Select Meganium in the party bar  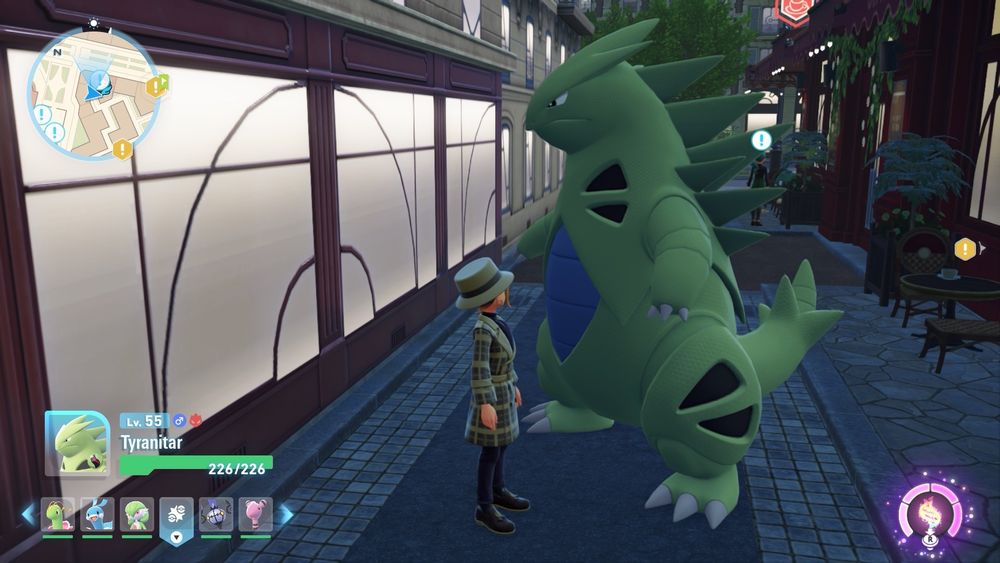[x=59, y=514]
